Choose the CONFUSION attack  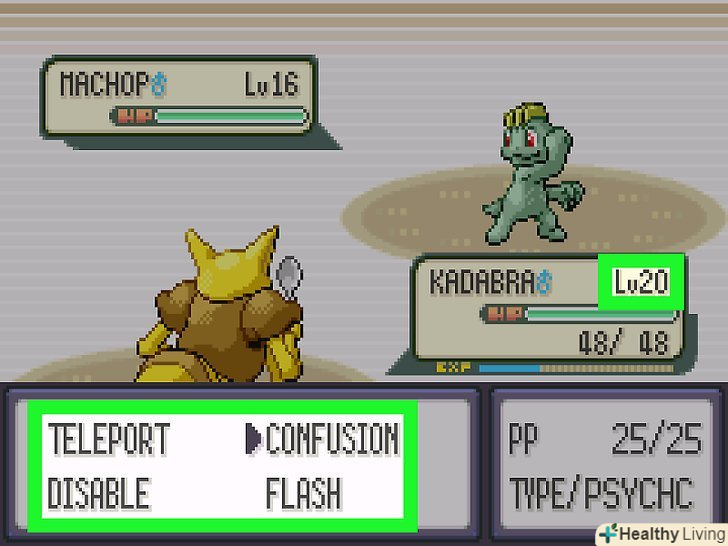[332, 439]
